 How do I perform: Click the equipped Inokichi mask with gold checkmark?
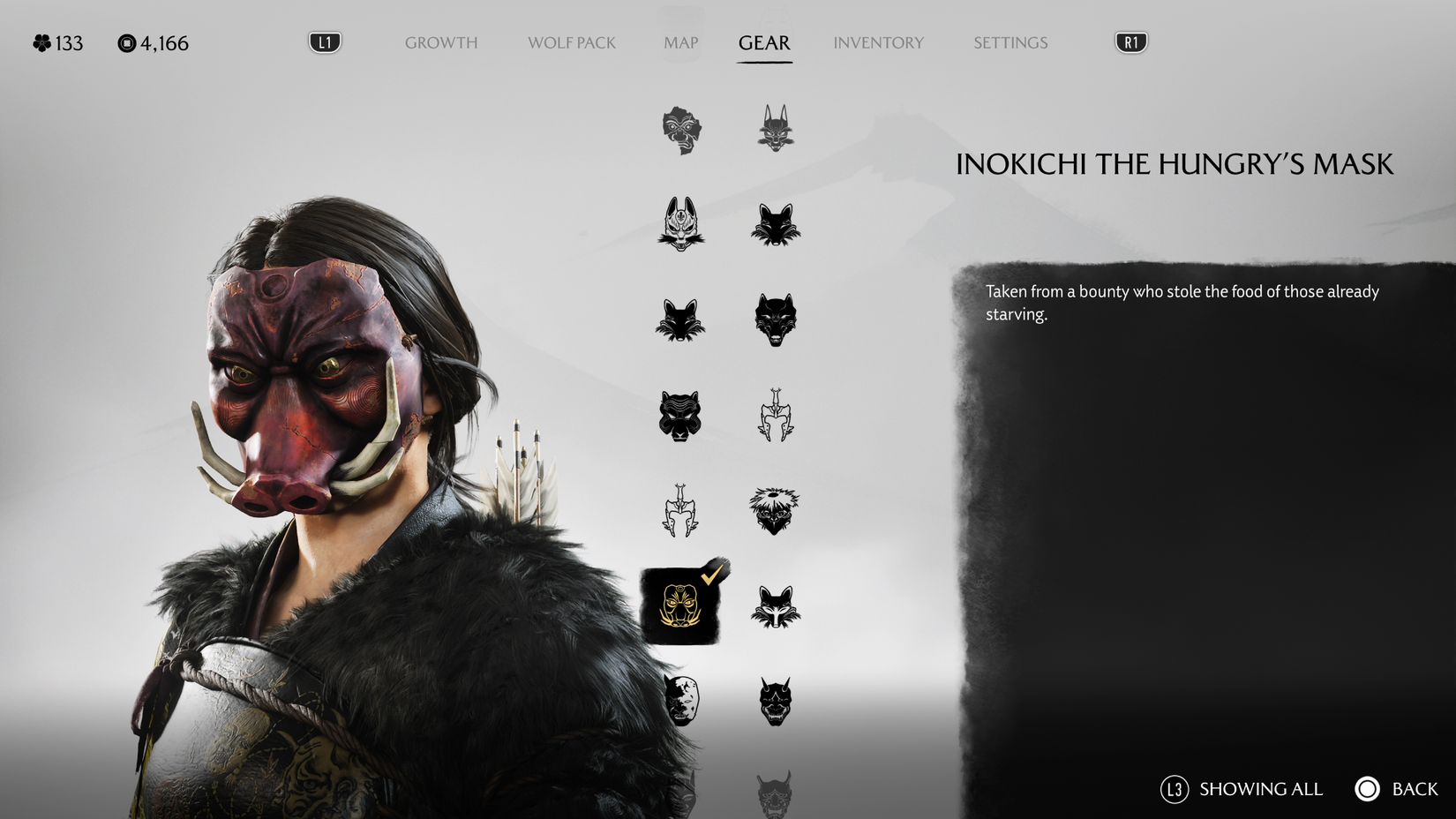coord(679,605)
